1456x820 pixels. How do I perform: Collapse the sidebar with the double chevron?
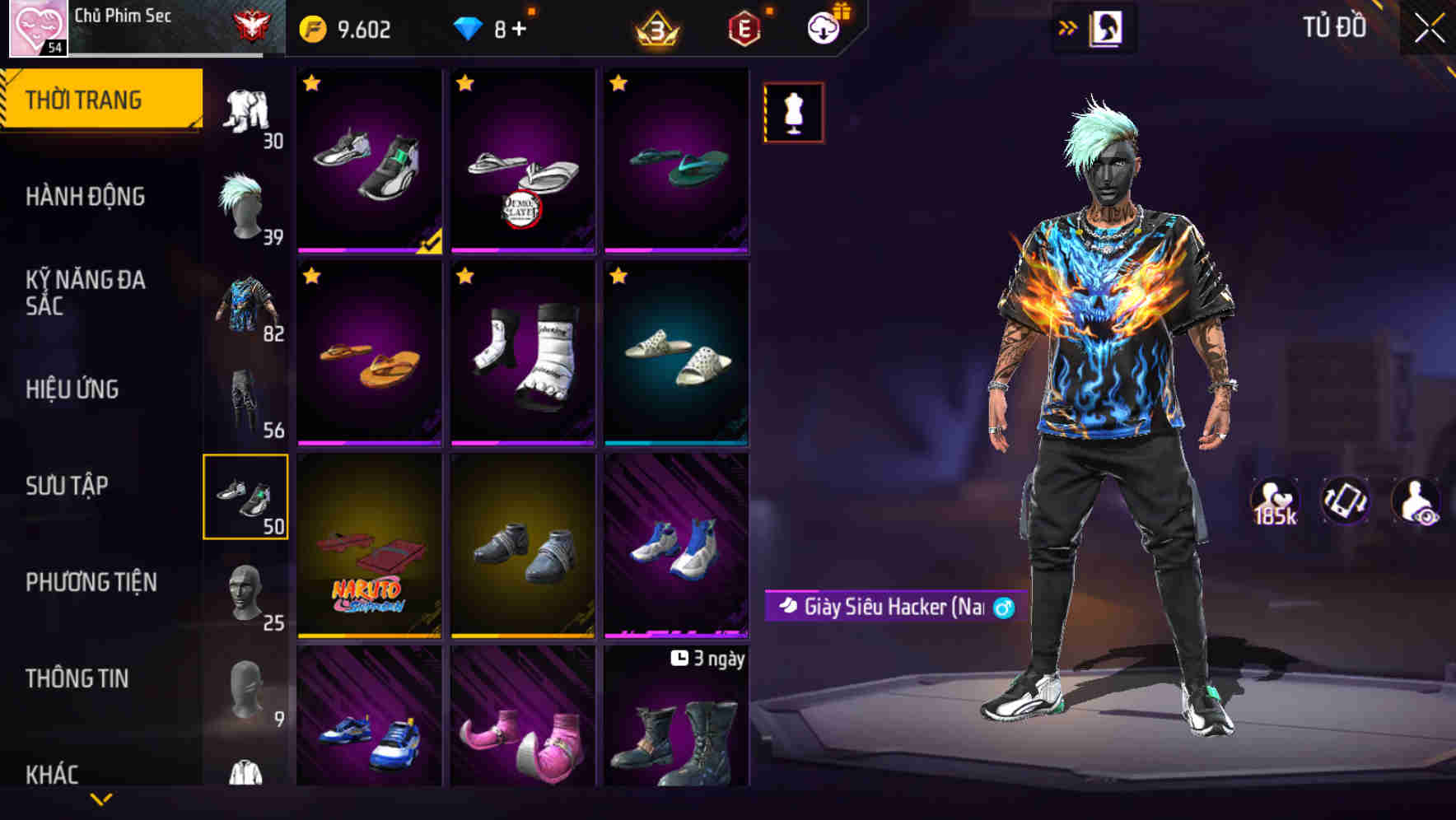pos(1068,26)
